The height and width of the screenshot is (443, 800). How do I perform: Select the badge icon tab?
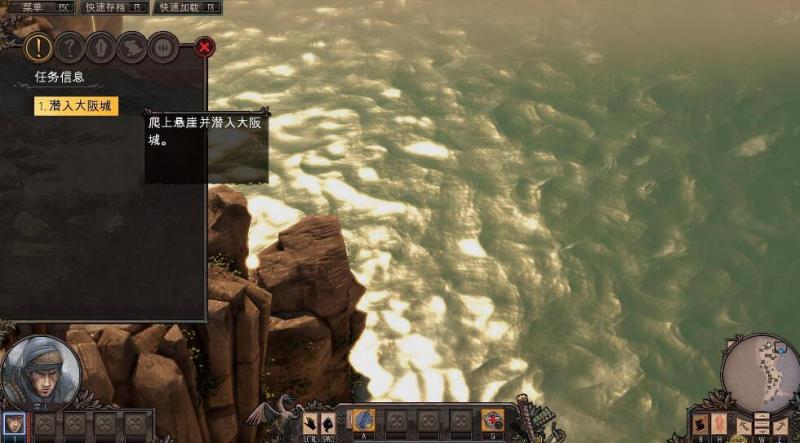click(100, 46)
